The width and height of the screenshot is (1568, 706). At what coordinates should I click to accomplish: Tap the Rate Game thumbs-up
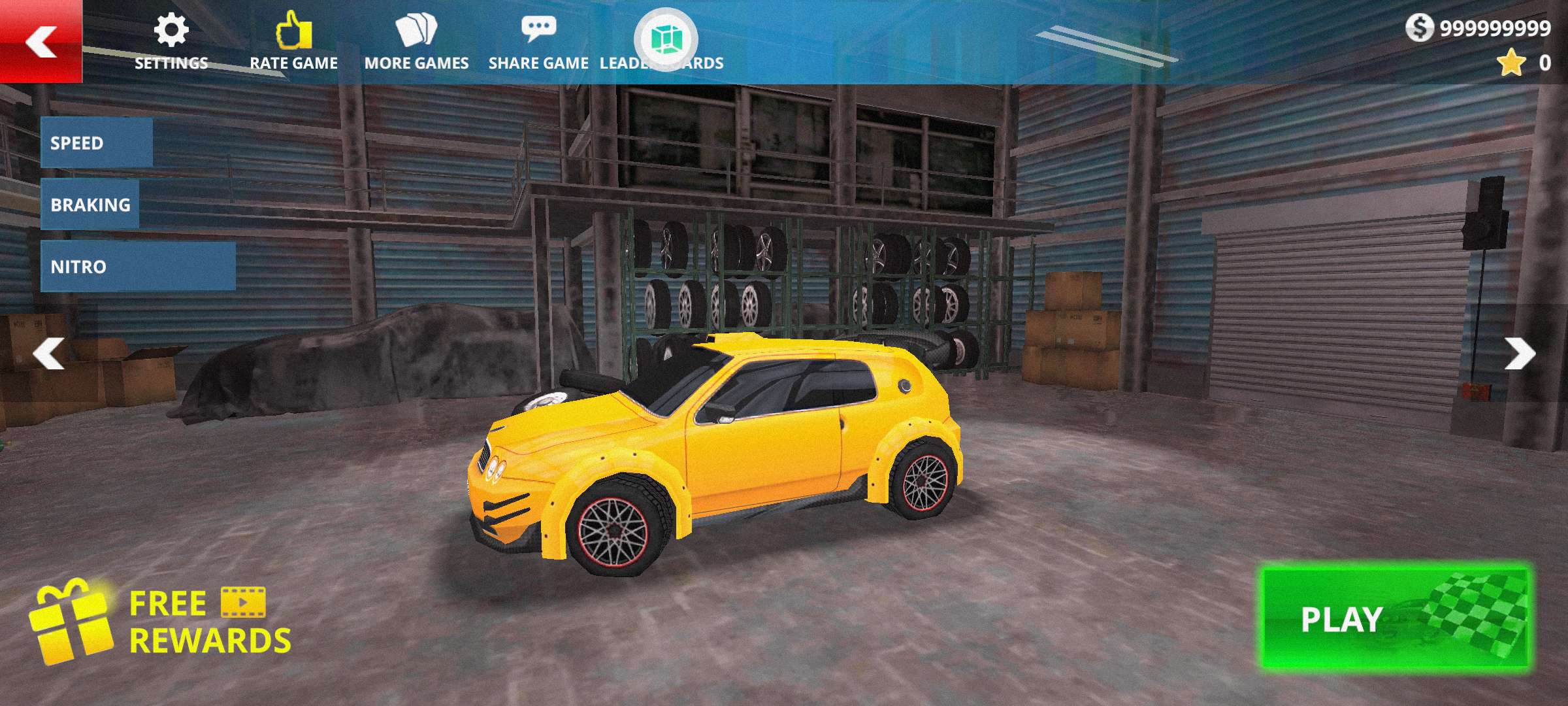[x=293, y=41]
